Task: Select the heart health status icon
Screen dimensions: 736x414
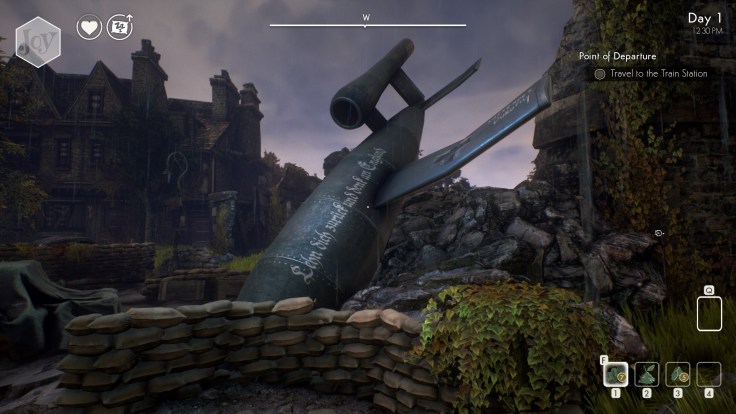Action: (89, 27)
